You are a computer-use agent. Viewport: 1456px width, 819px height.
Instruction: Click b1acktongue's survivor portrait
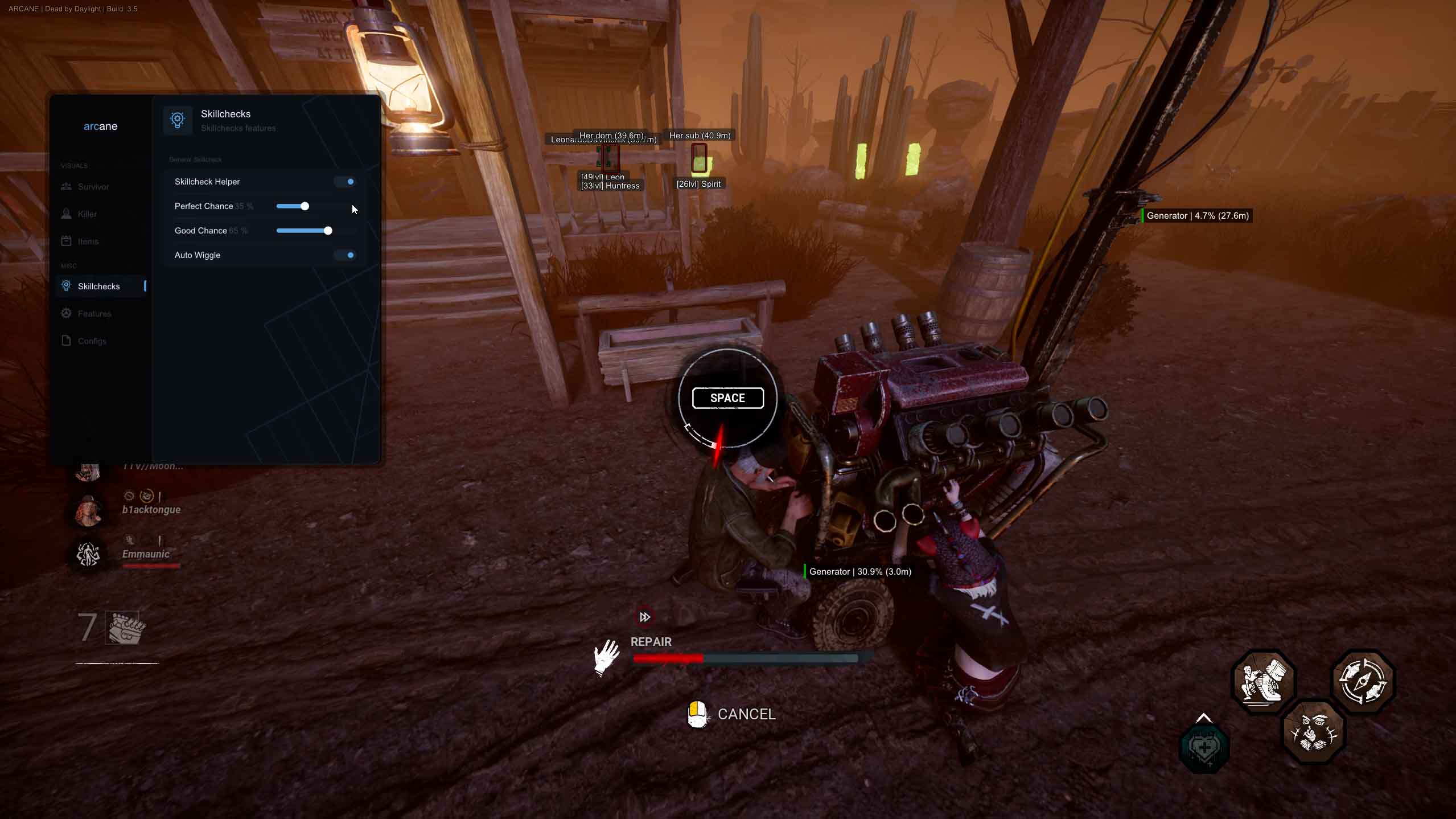(89, 510)
